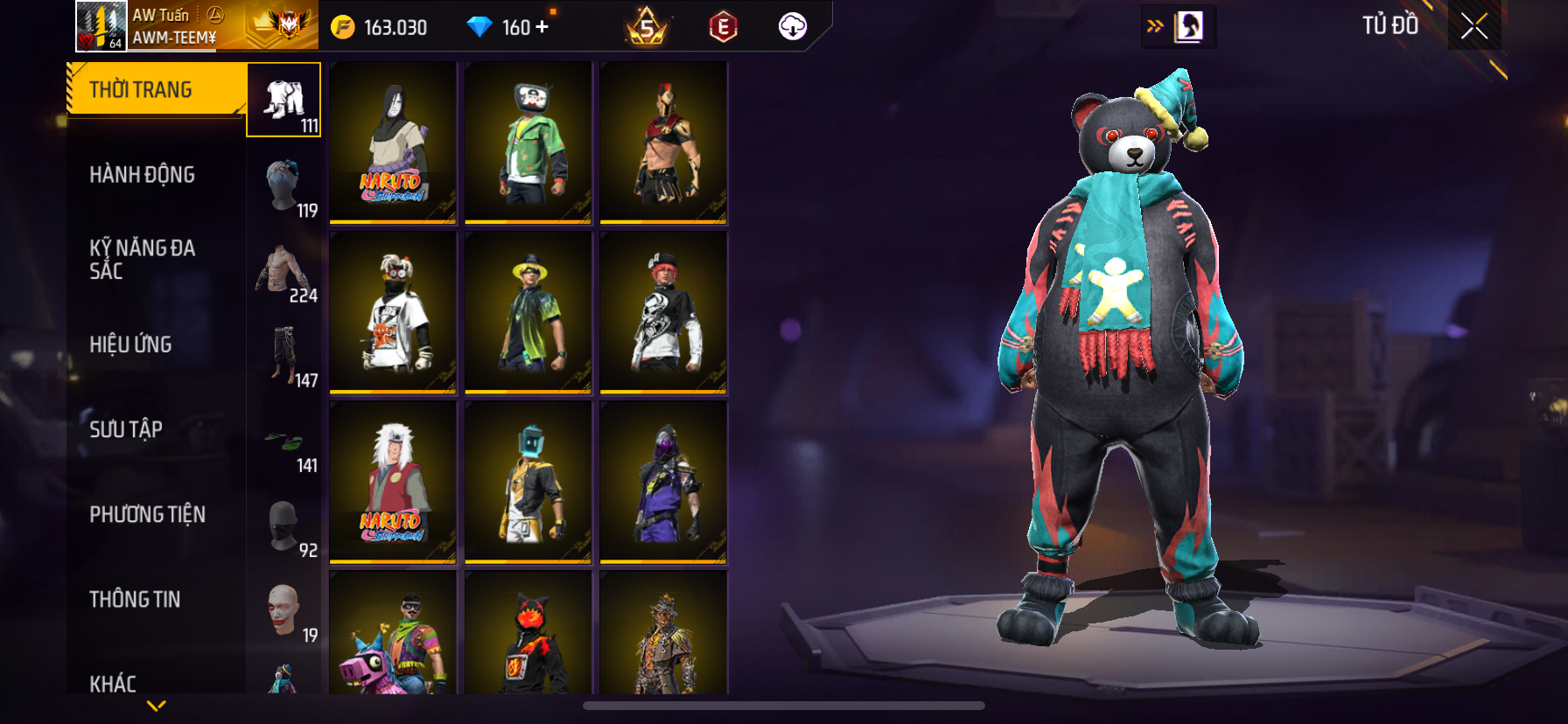
Task: Go to the Sưu Tập tab
Action: [126, 429]
